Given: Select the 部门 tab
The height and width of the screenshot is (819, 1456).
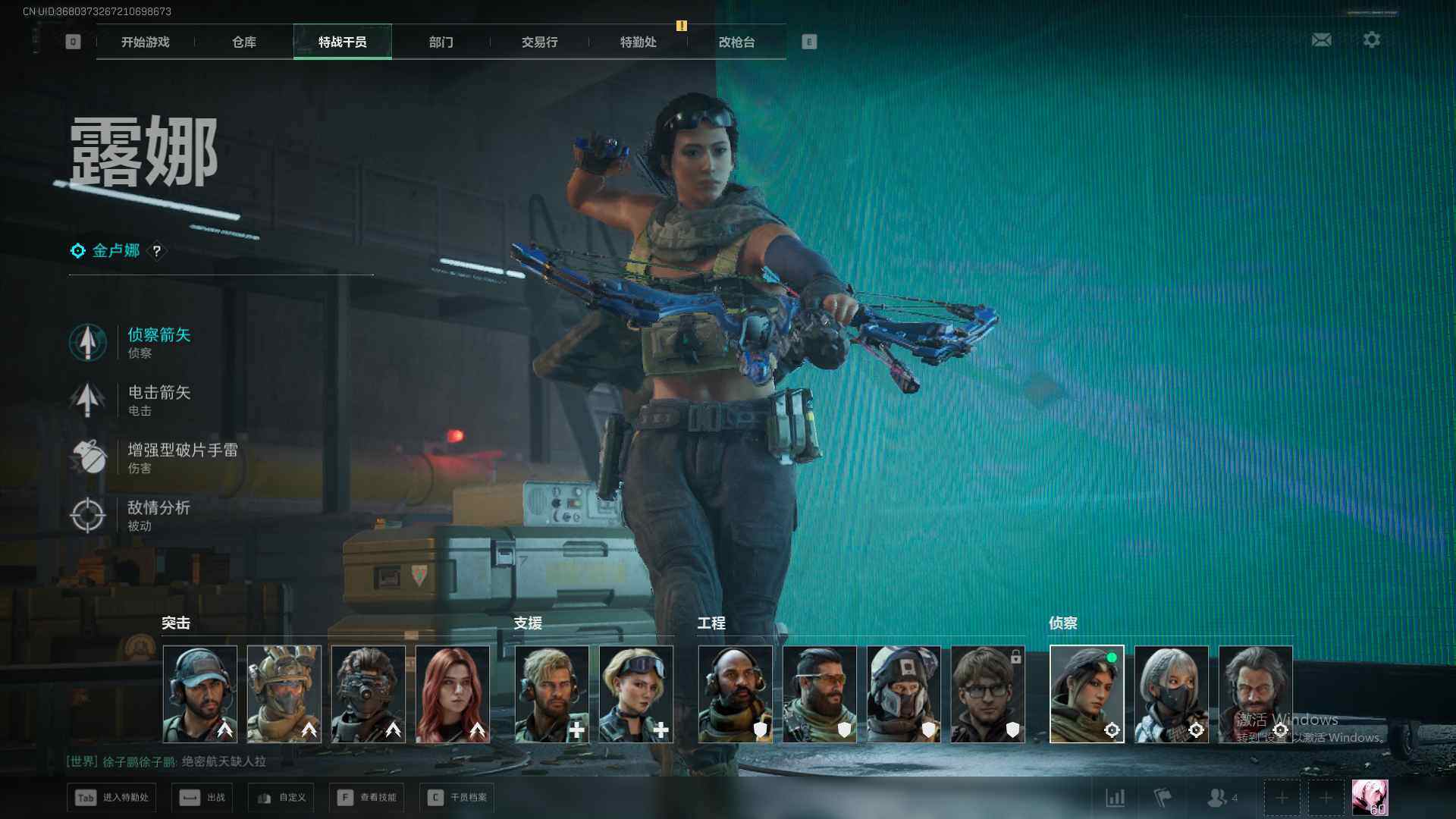Looking at the screenshot, I should tap(441, 42).
